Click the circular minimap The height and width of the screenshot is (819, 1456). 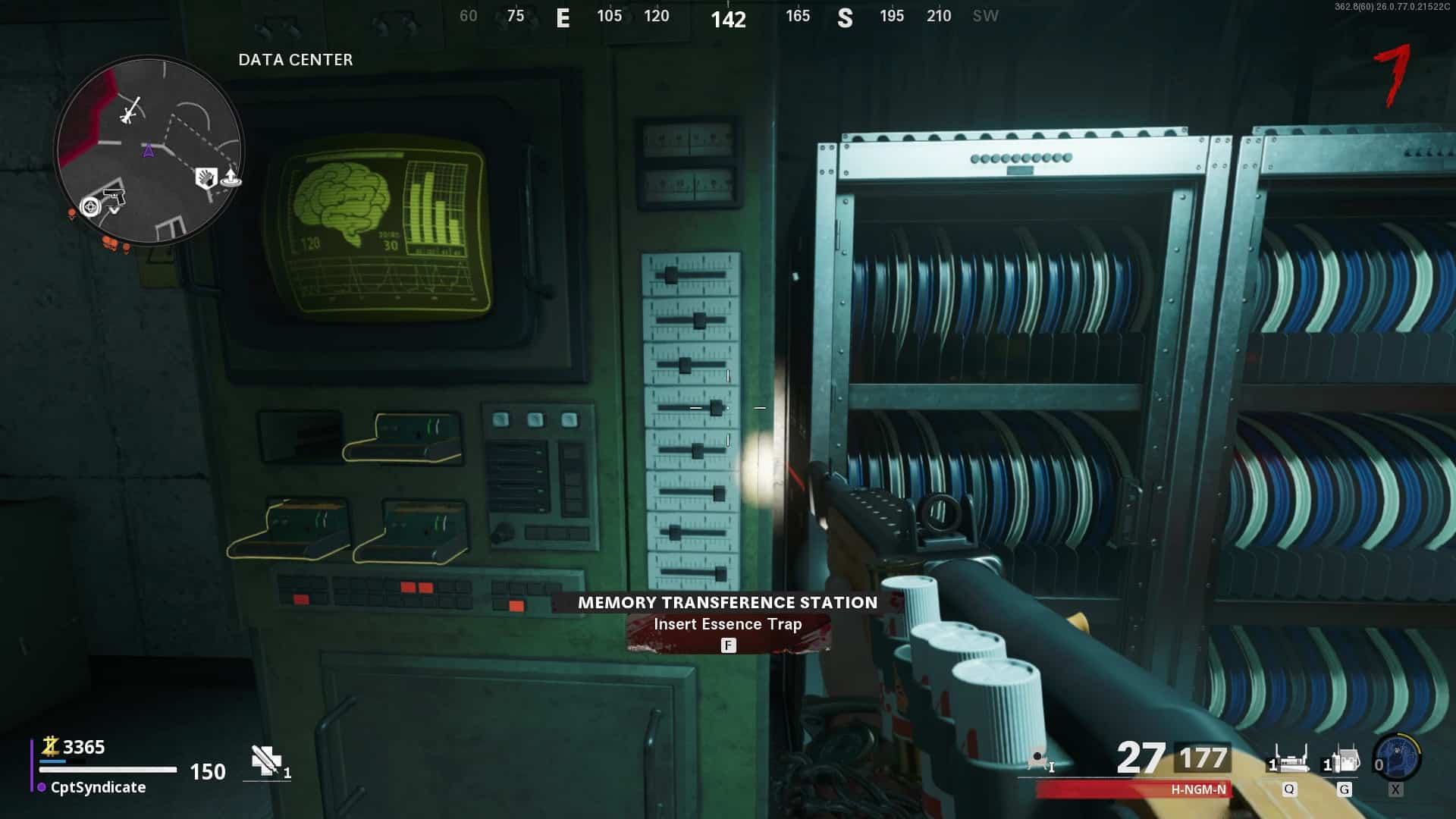[x=149, y=150]
